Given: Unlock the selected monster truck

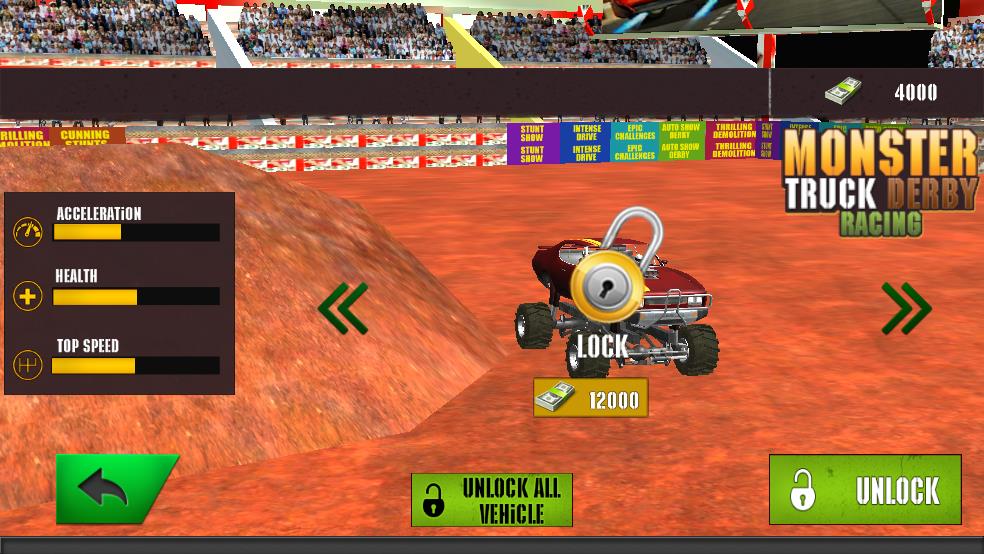Looking at the screenshot, I should pyautogui.click(x=865, y=490).
